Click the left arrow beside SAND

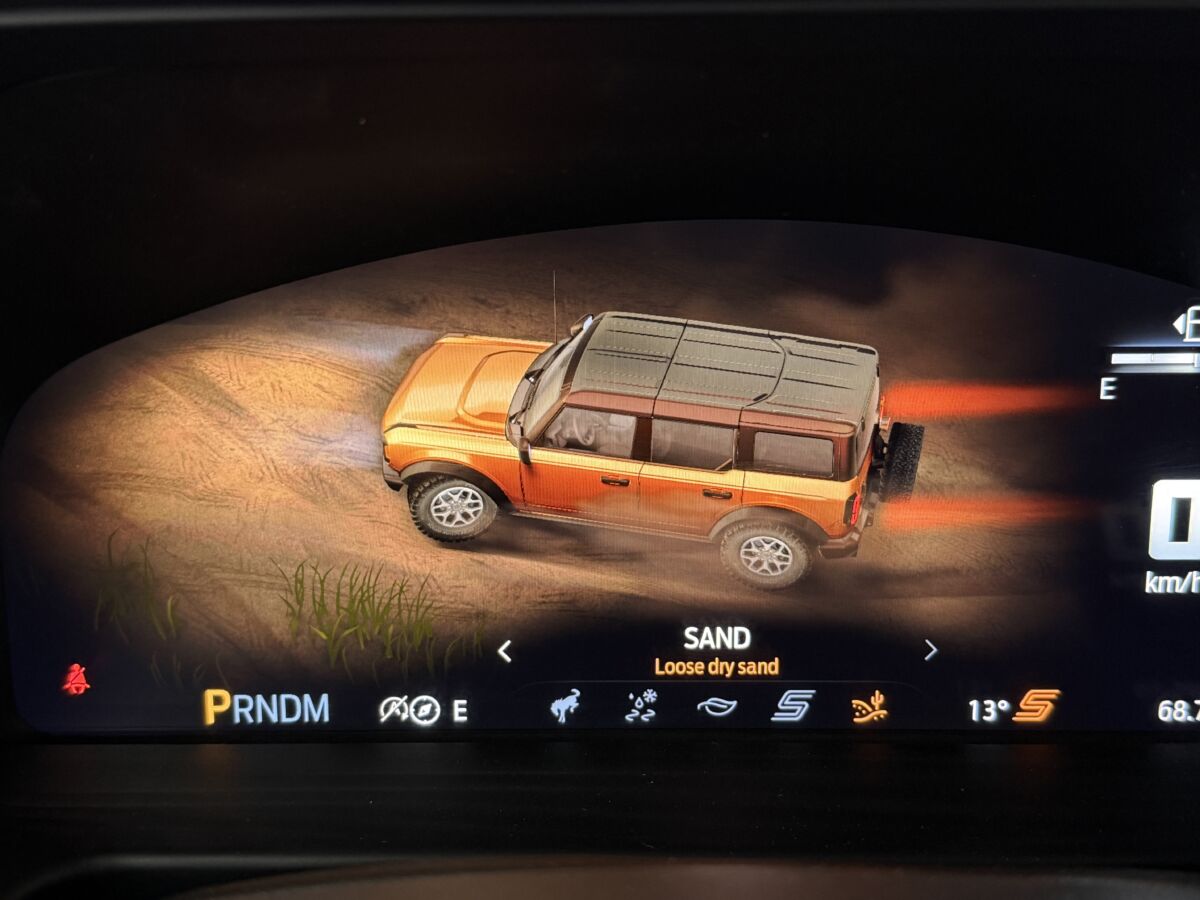504,651
